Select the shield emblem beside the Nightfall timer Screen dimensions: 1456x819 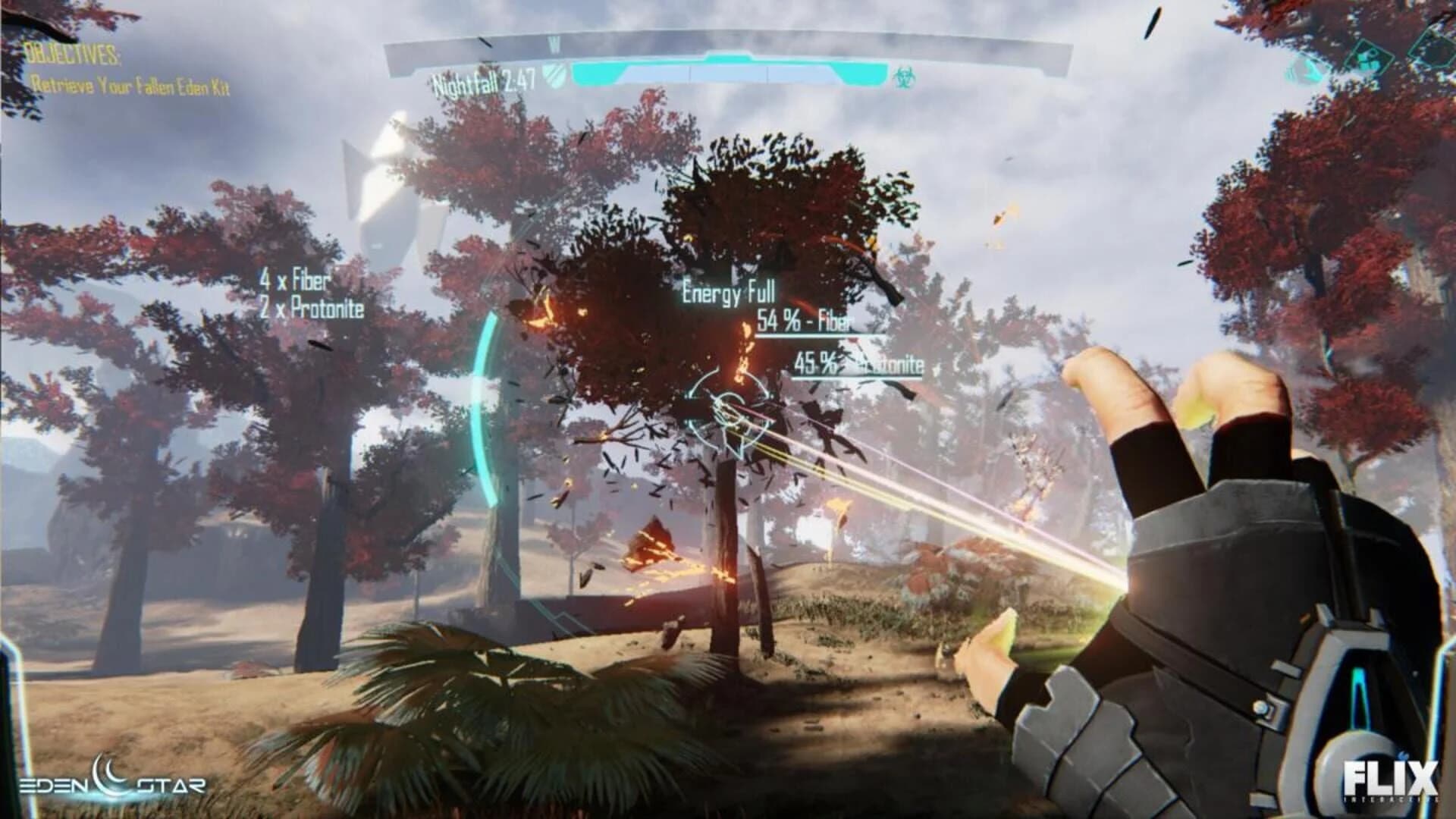[x=554, y=75]
